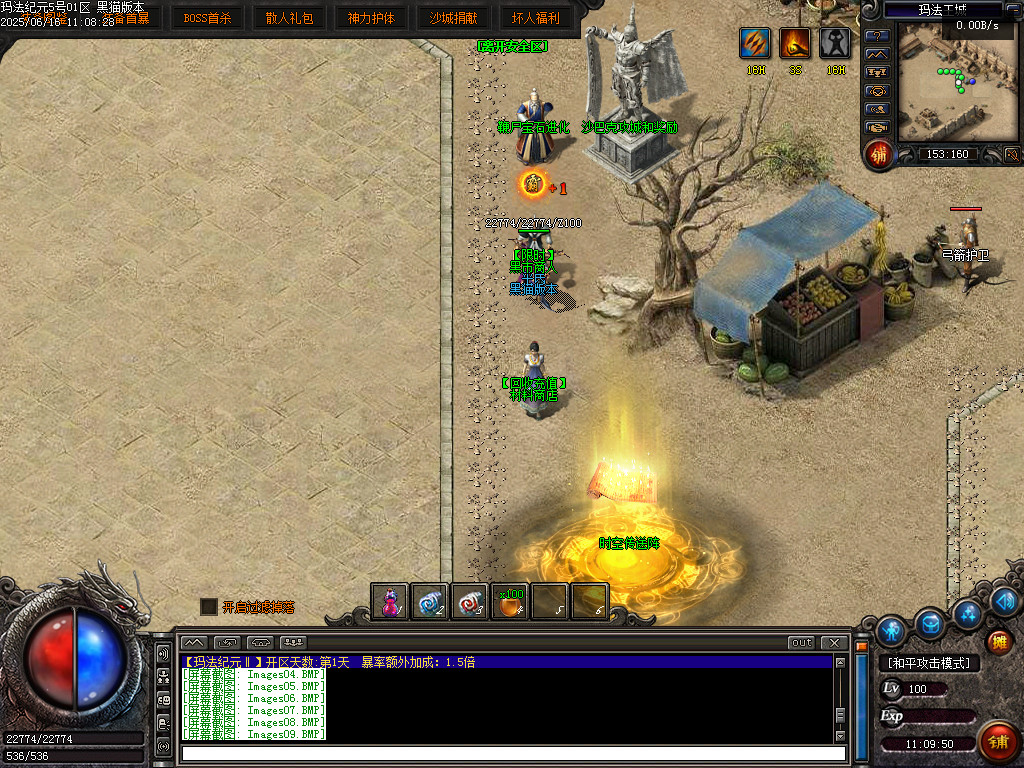Screen dimensions: 1024x768
Task: Use the orange item with x100 count
Action: coord(510,602)
